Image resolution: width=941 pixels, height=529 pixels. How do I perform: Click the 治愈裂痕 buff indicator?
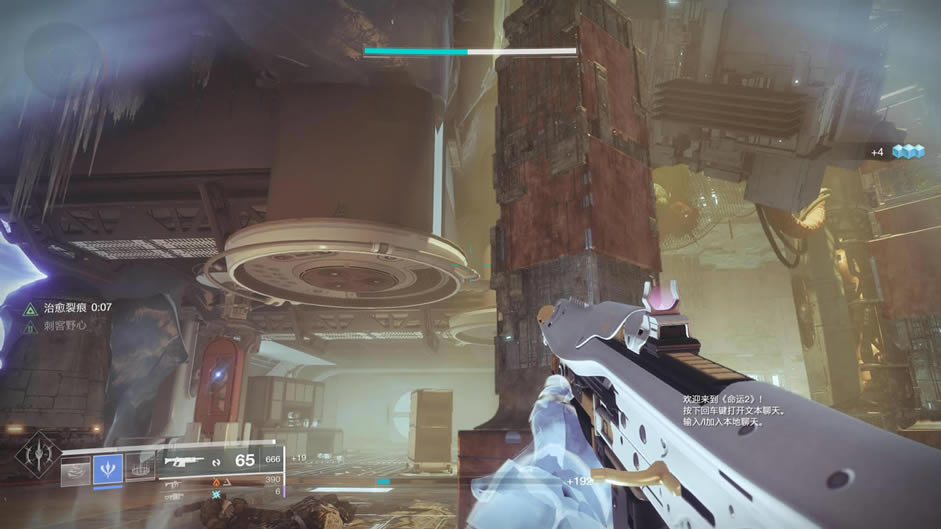point(68,308)
